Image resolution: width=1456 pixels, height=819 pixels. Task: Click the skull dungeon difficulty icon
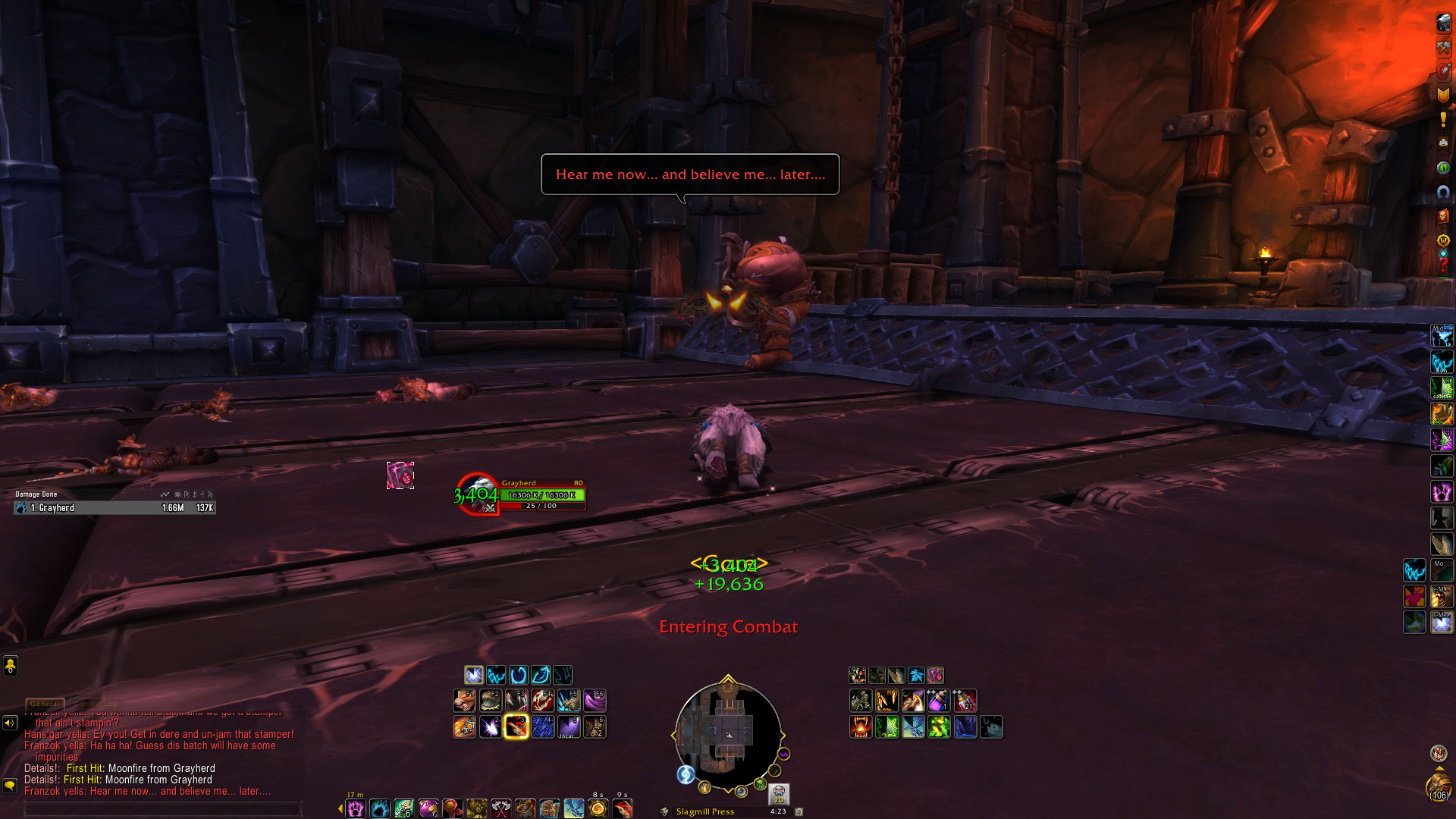coord(779,794)
